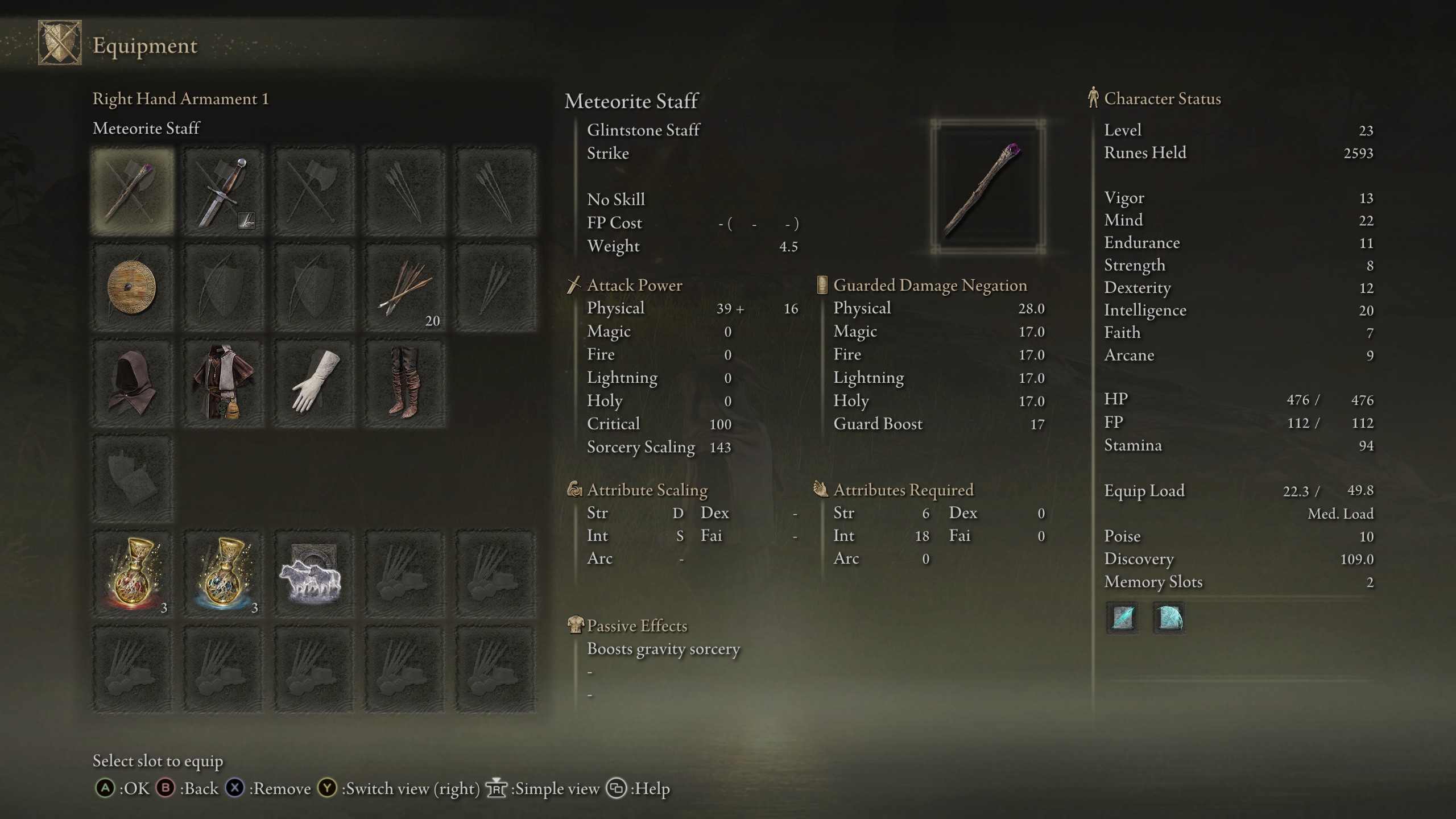Select the Meteorite Staff equipment slot
1456x819 pixels.
(133, 192)
